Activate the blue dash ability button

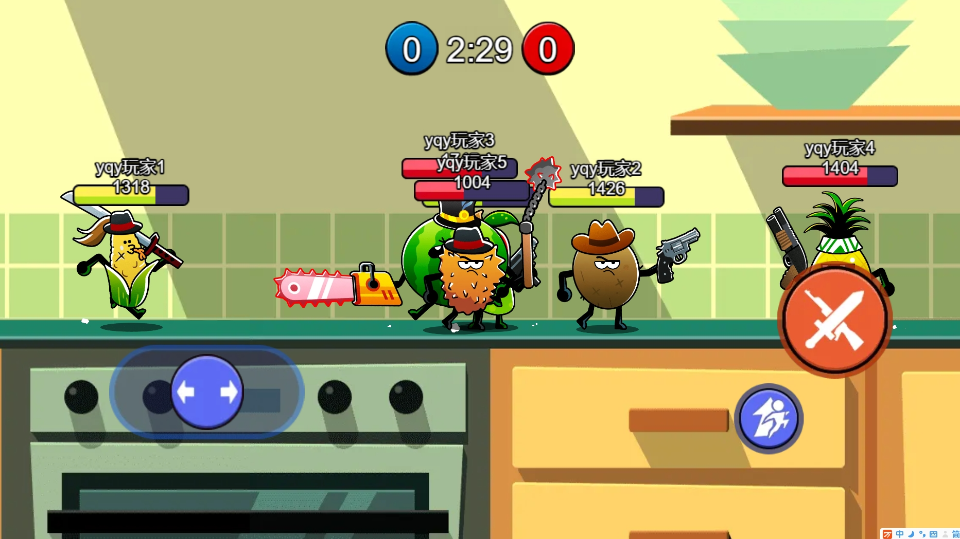click(x=768, y=418)
